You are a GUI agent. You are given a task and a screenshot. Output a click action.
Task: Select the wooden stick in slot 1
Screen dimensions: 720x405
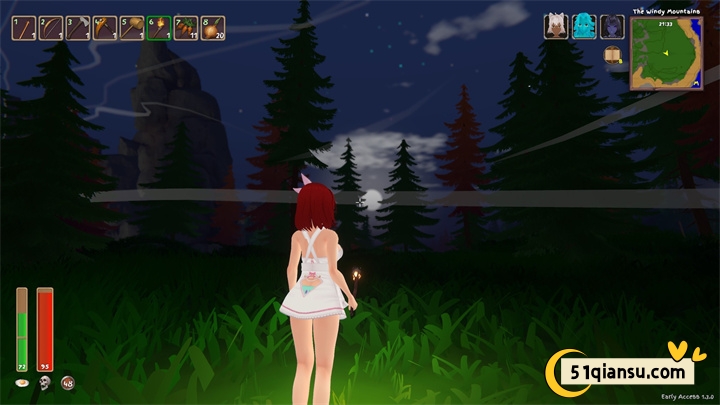(24, 28)
